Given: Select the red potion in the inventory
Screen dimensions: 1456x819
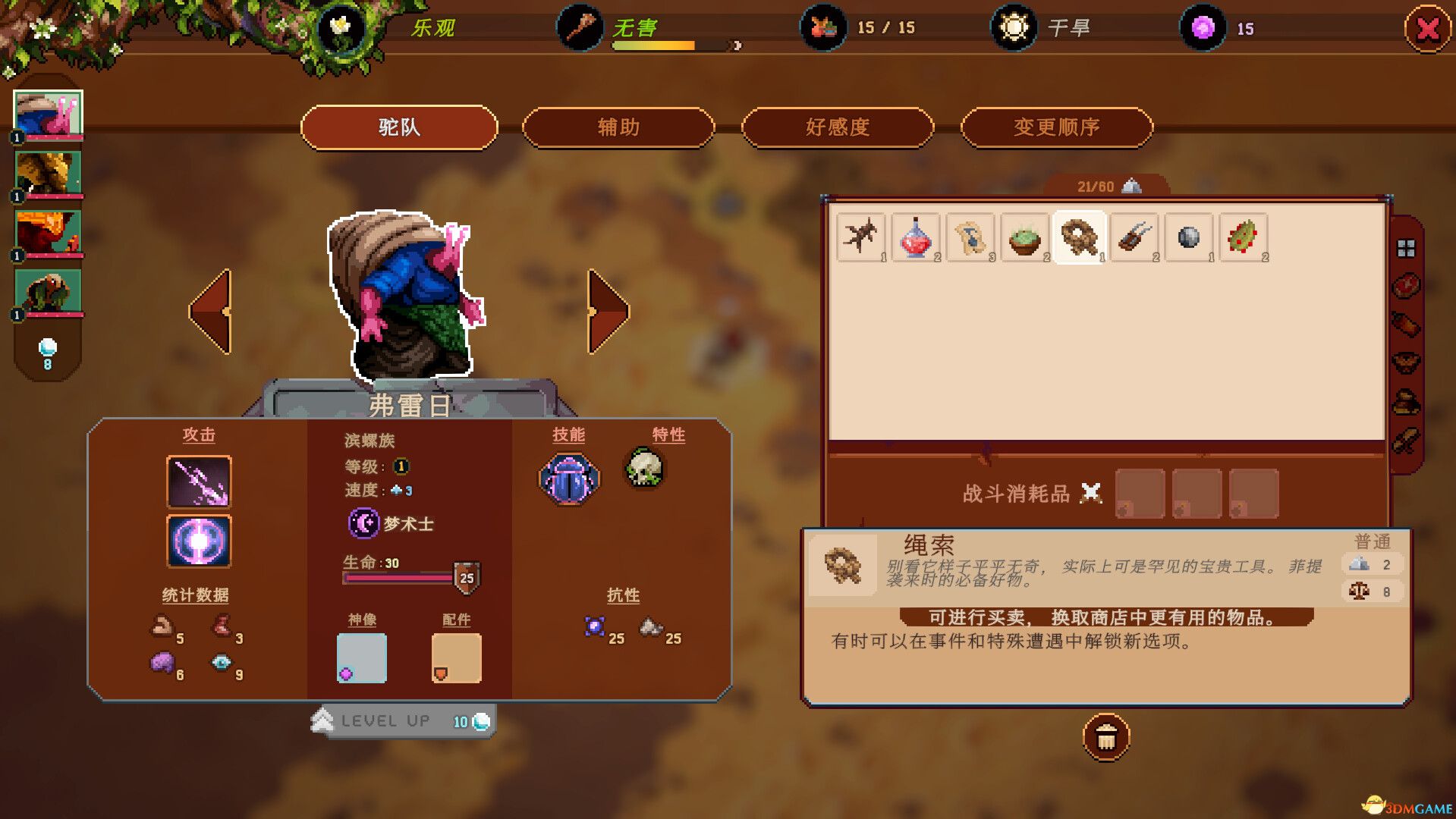Looking at the screenshot, I should 916,237.
